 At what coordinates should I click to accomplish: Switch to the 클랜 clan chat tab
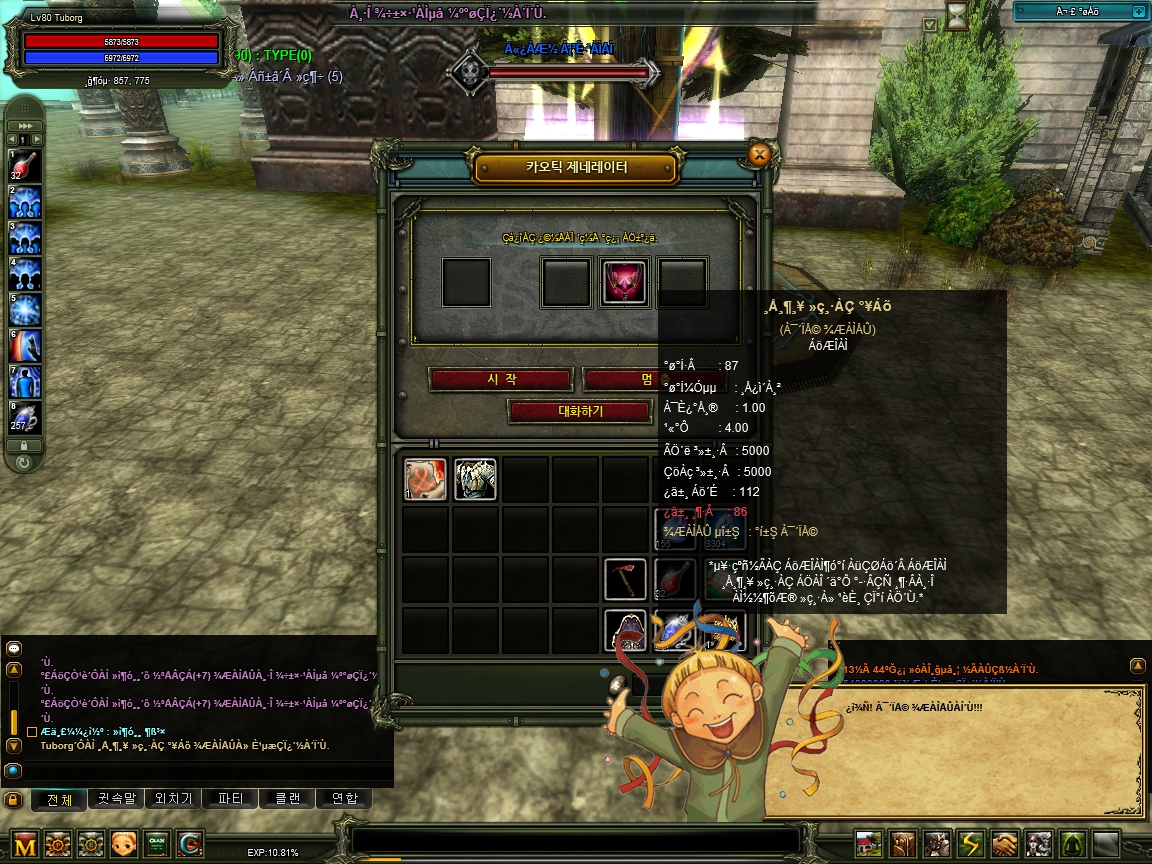(287, 799)
